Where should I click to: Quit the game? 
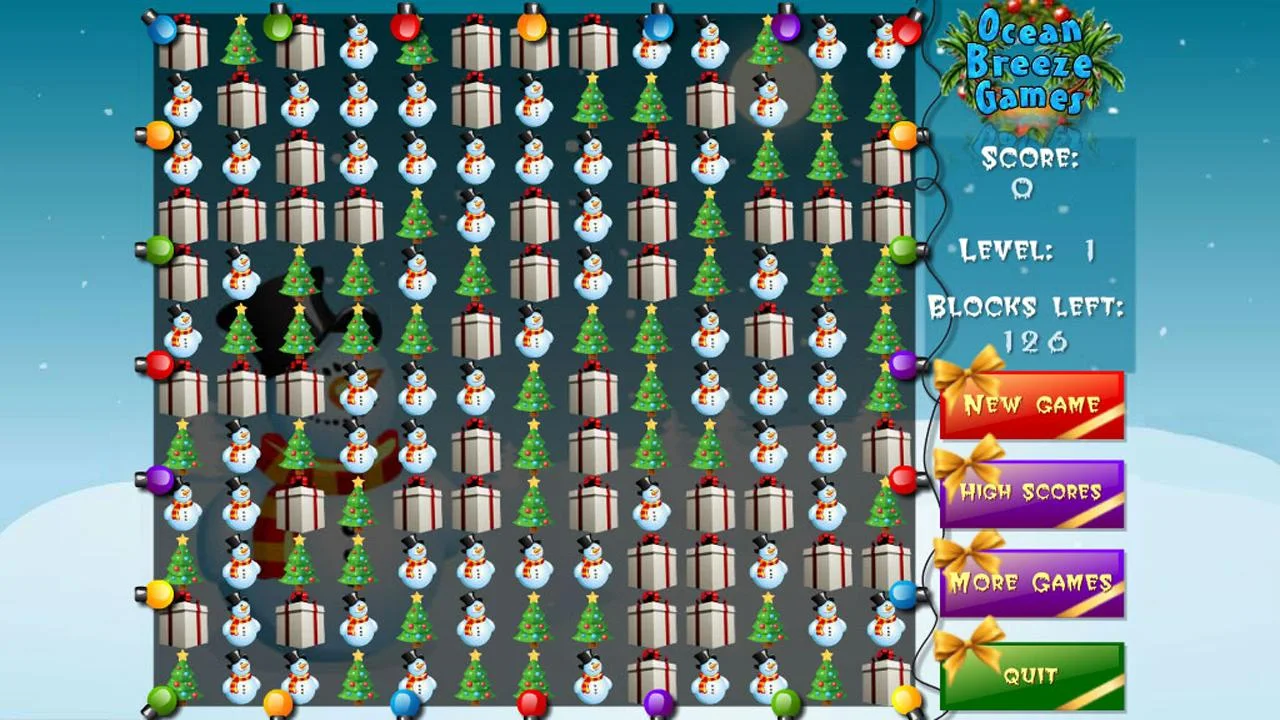1032,675
